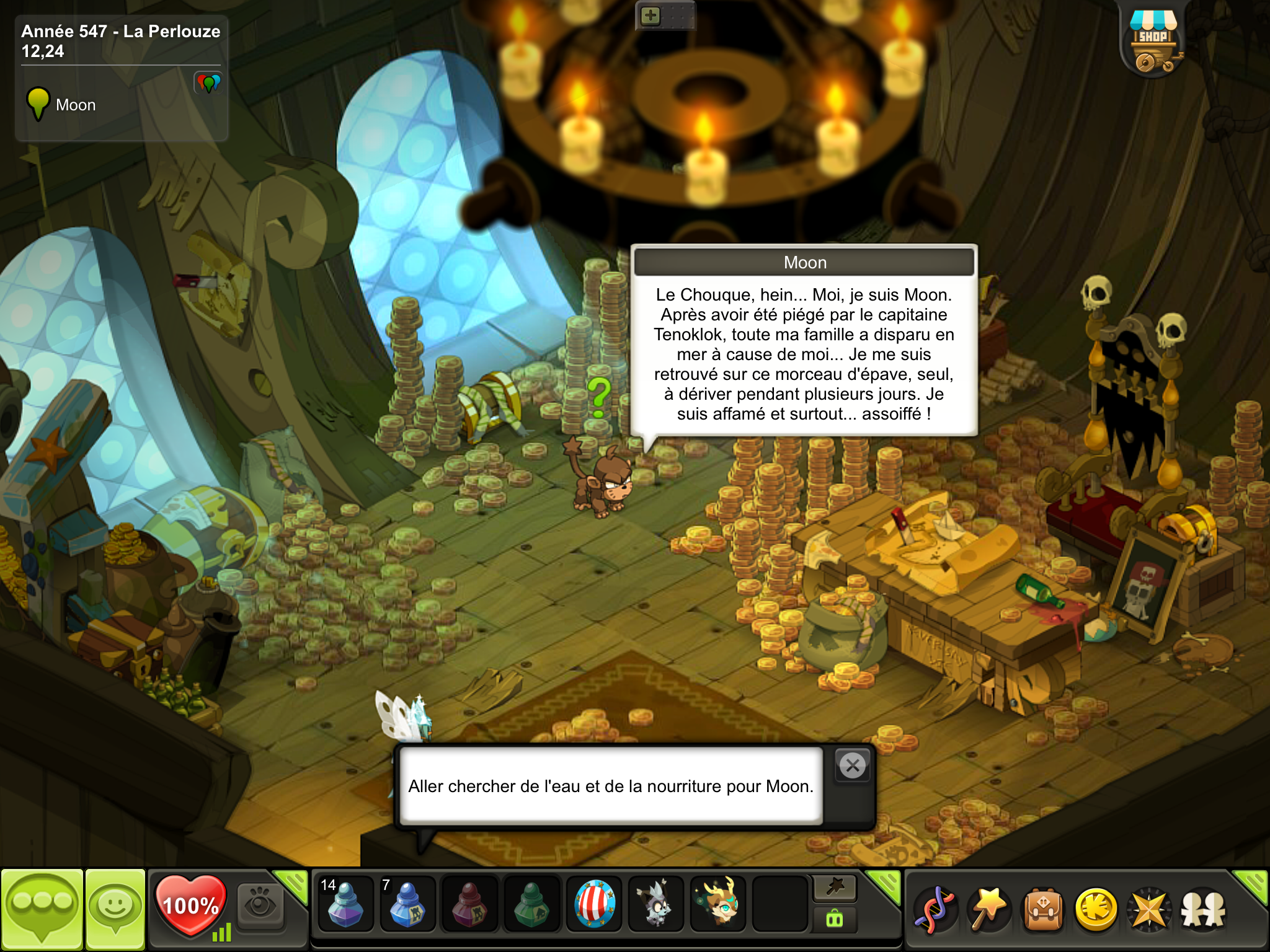Open the spells star wand menu

(x=988, y=910)
